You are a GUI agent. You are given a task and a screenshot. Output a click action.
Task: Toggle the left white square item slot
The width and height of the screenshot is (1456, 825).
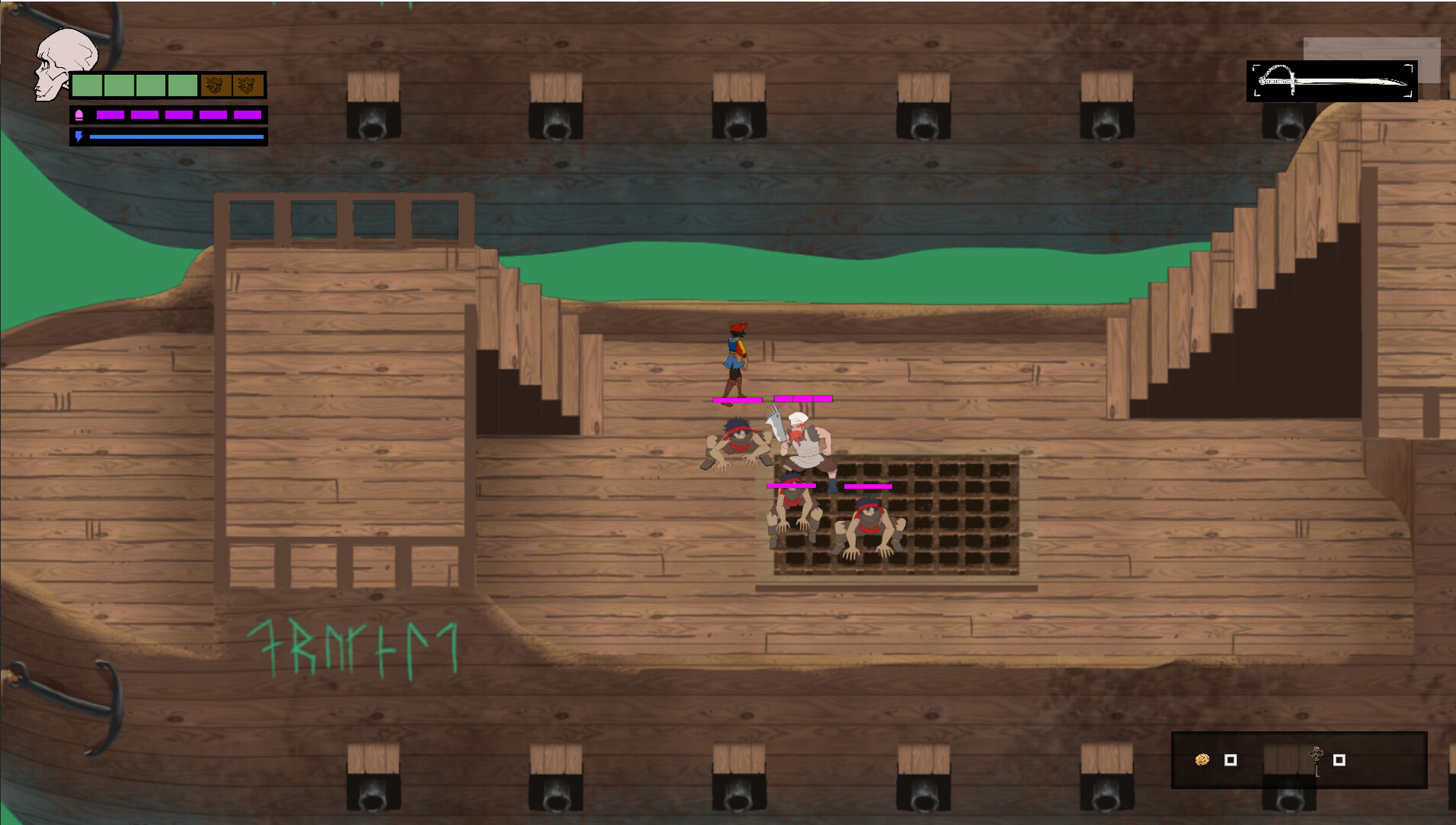(x=1231, y=759)
